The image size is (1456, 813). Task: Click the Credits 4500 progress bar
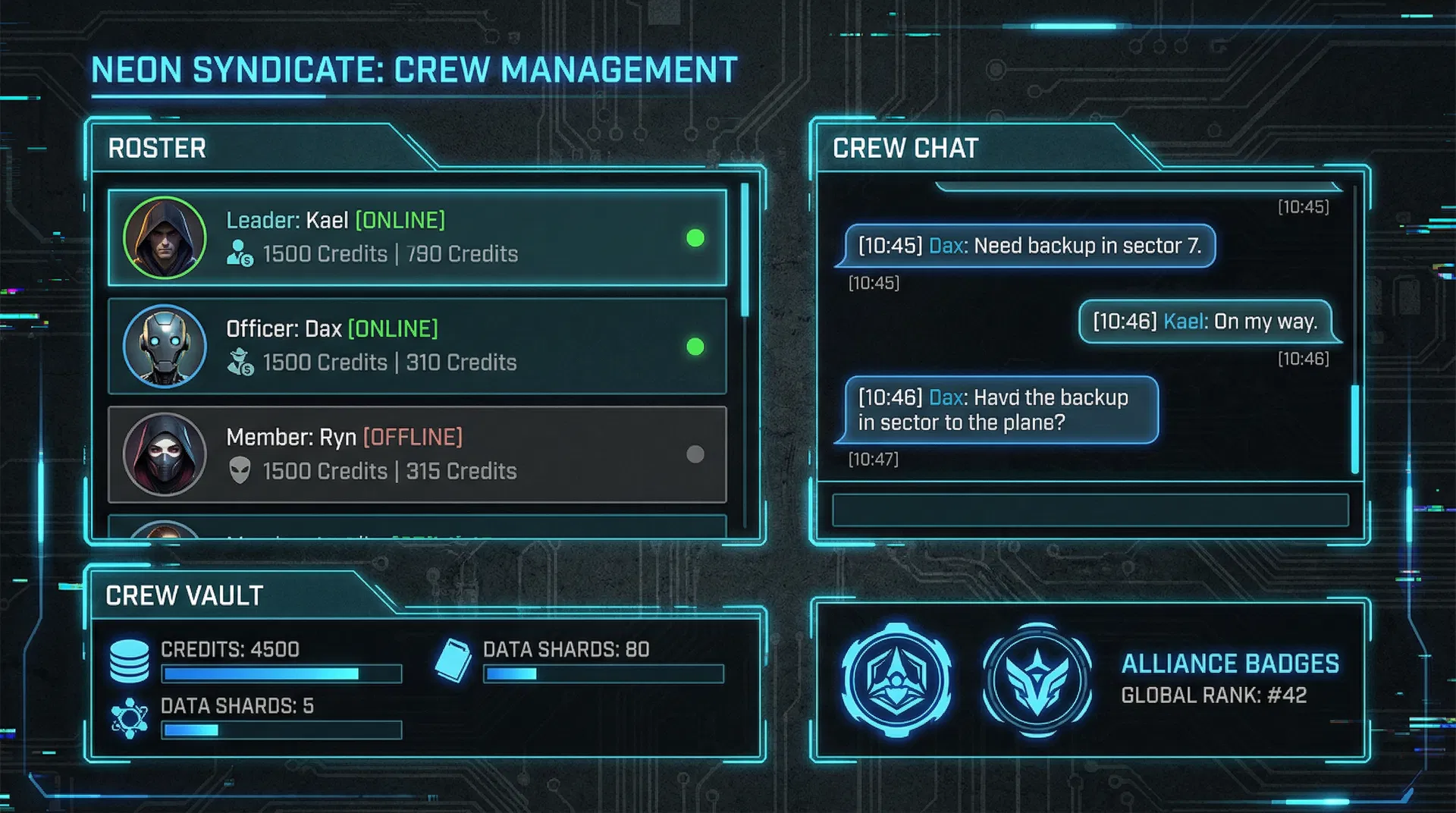tap(281, 673)
